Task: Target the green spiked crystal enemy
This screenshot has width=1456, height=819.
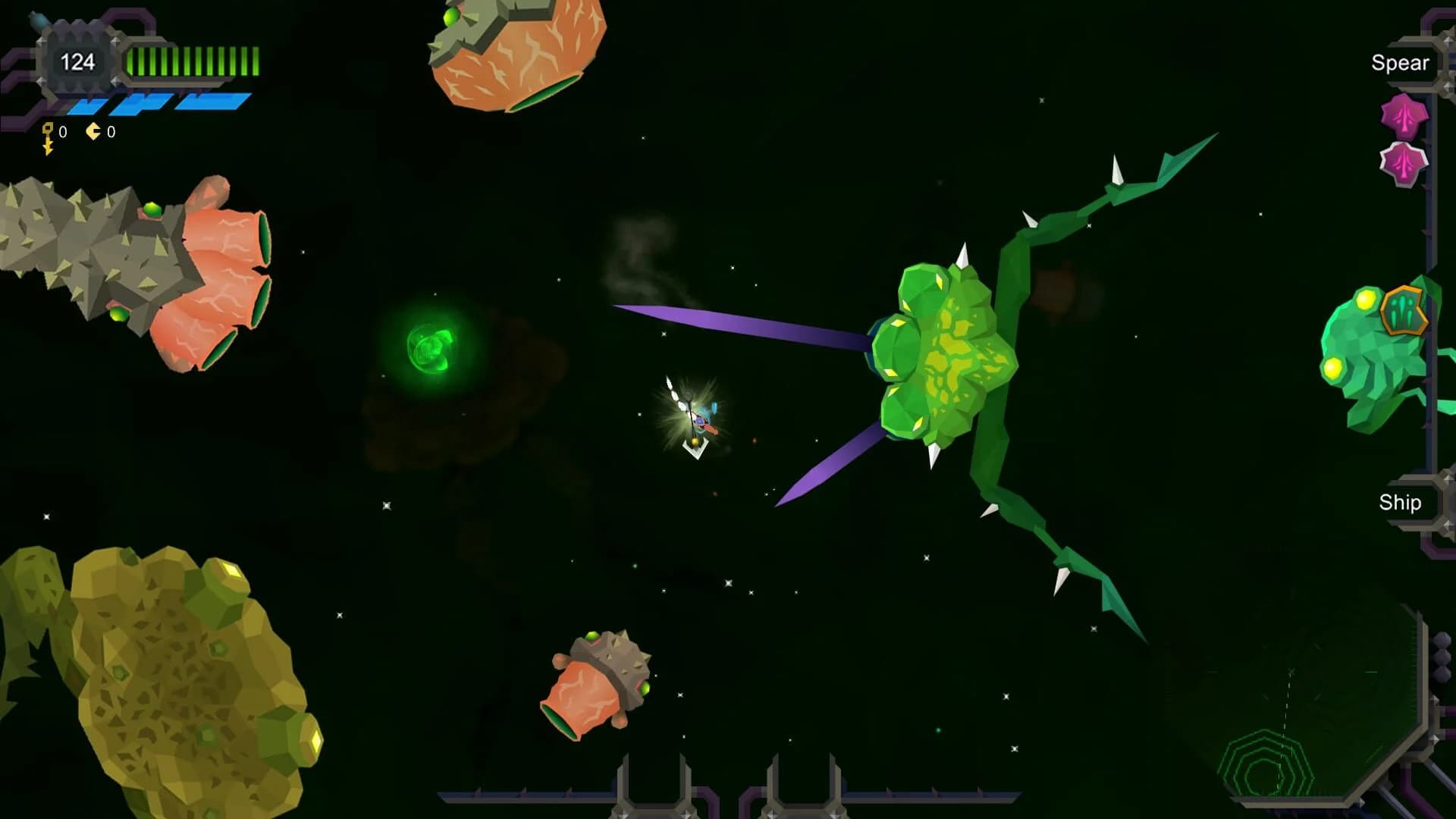Action: click(948, 356)
